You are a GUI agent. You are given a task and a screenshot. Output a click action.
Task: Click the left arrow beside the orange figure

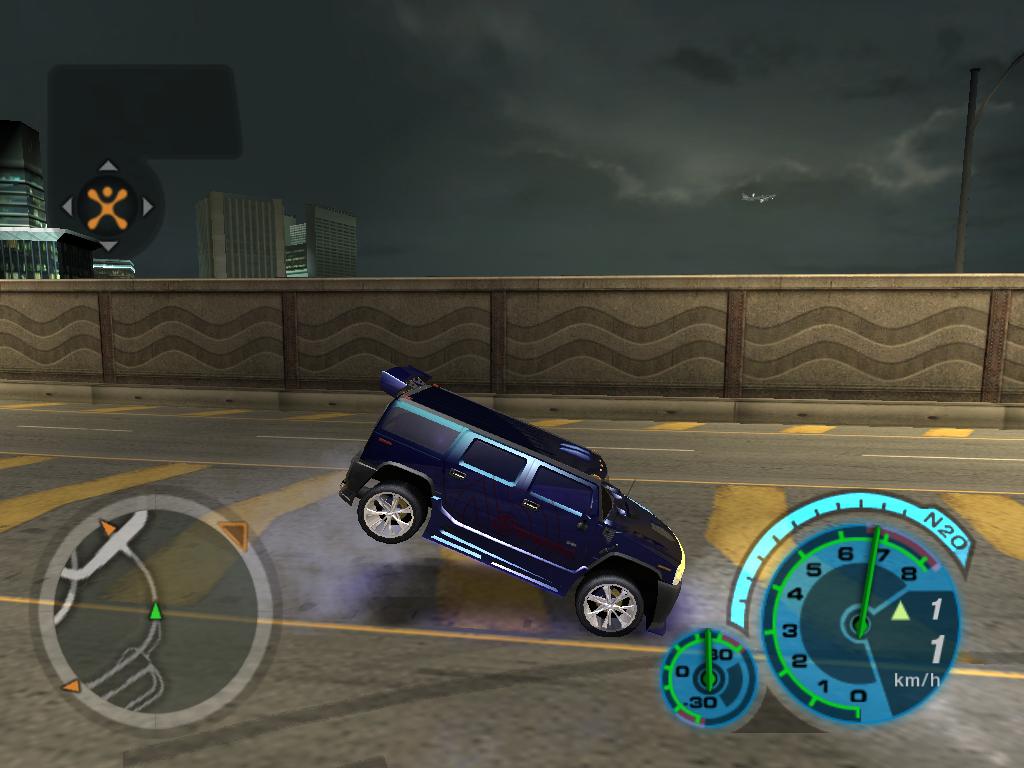pos(67,207)
